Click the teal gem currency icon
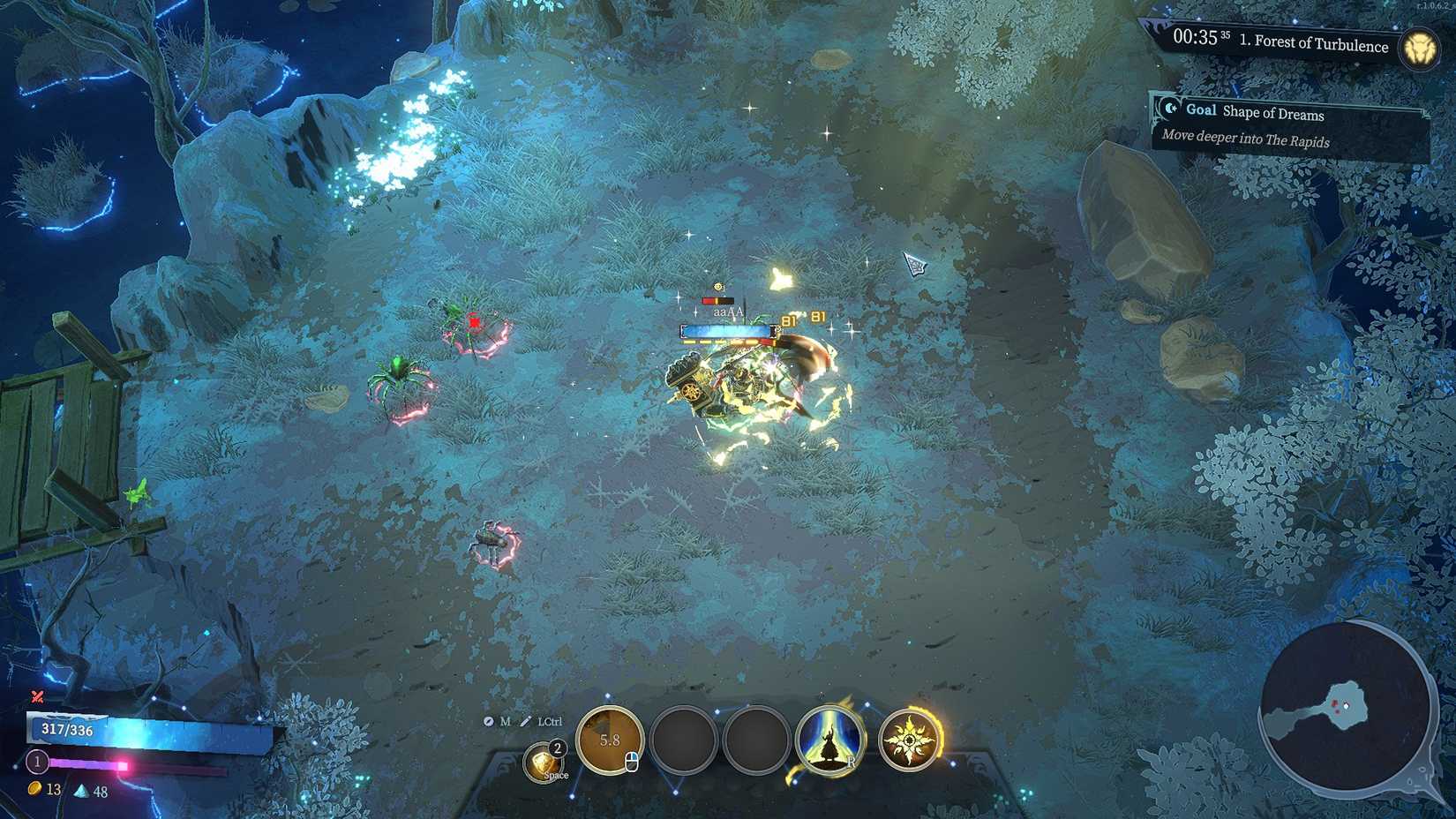The image size is (1456, 819). [81, 792]
